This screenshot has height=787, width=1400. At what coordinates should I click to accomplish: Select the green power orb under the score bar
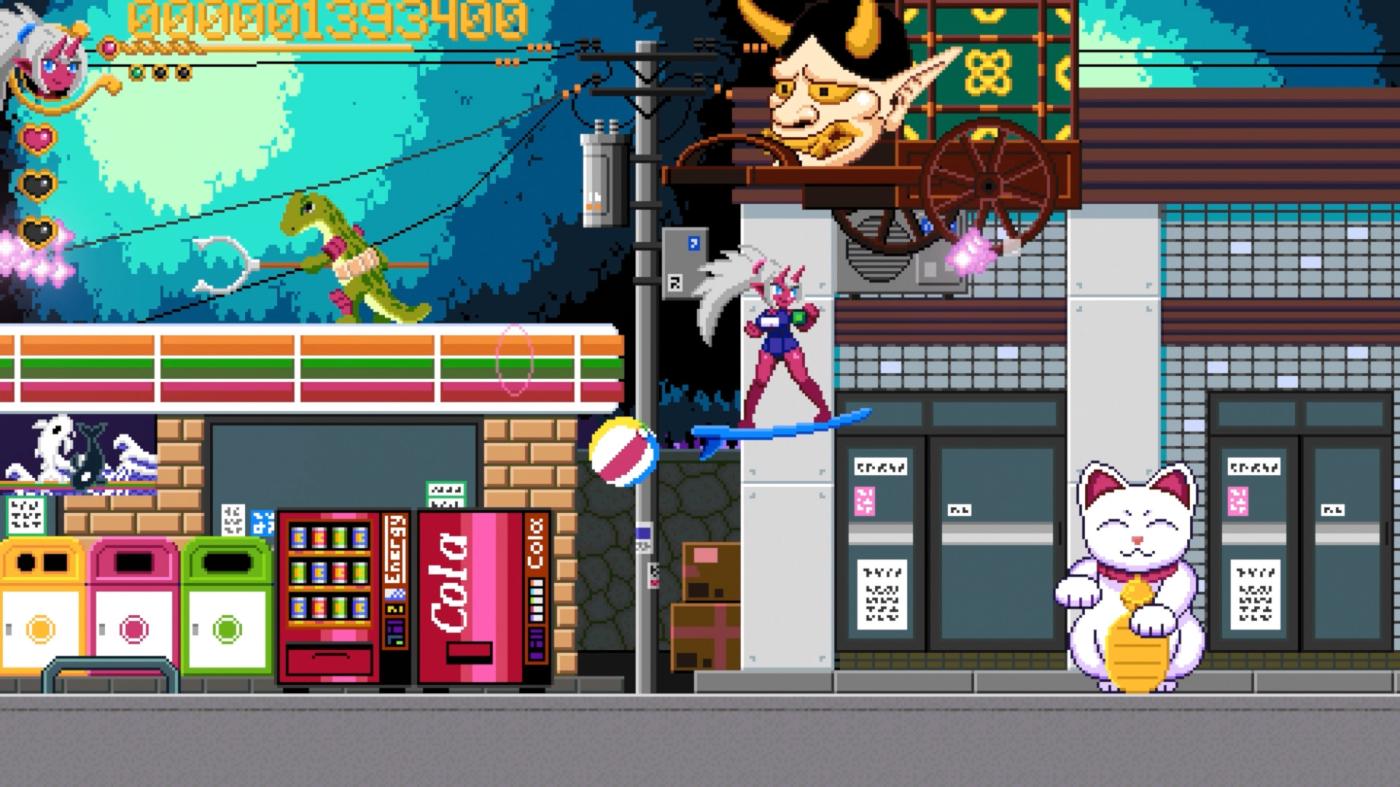coord(137,70)
